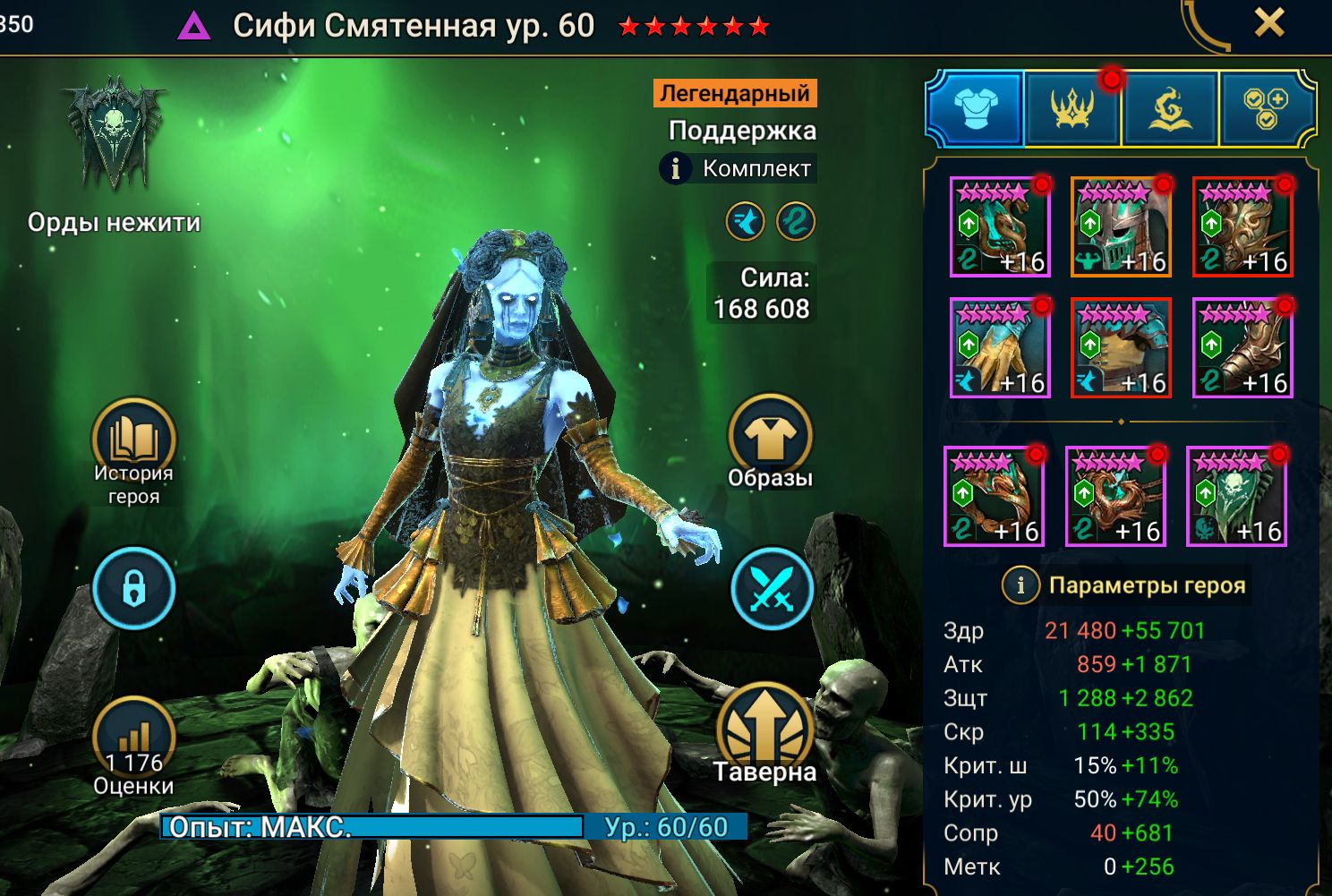
Task: Switch to the armor equipment tab
Action: [975, 109]
